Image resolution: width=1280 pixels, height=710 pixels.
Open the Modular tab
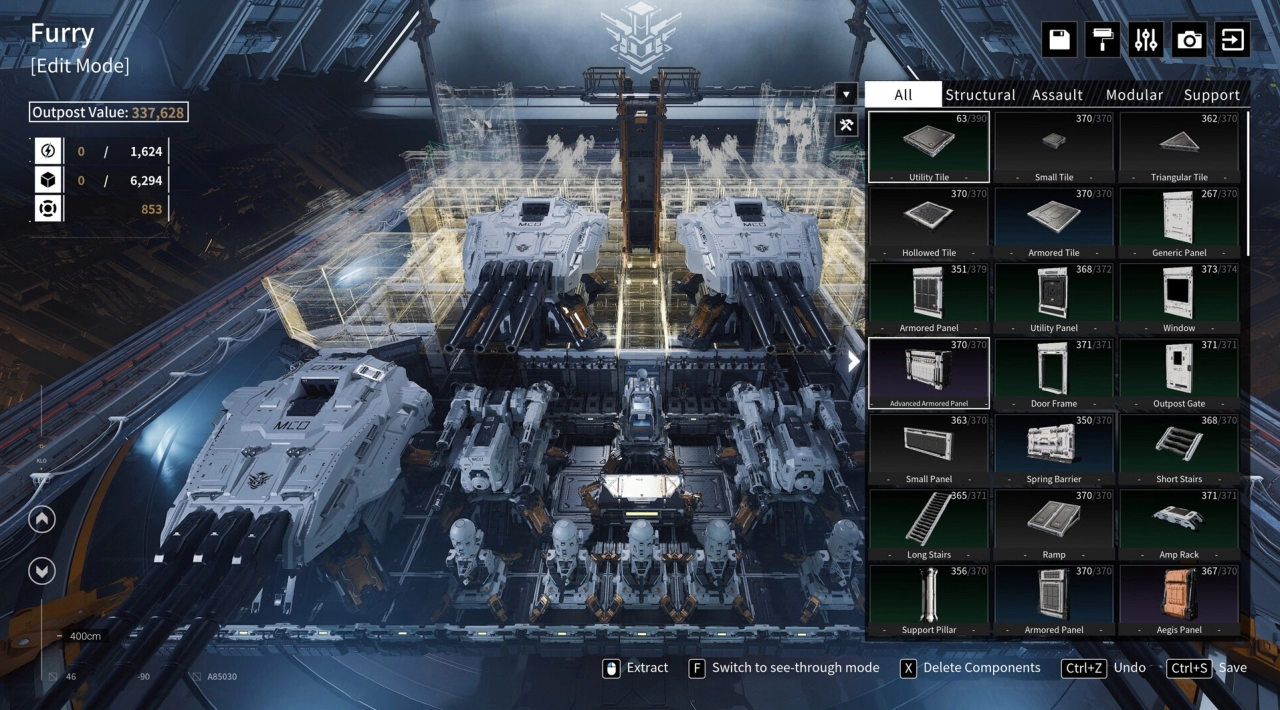(x=1134, y=95)
